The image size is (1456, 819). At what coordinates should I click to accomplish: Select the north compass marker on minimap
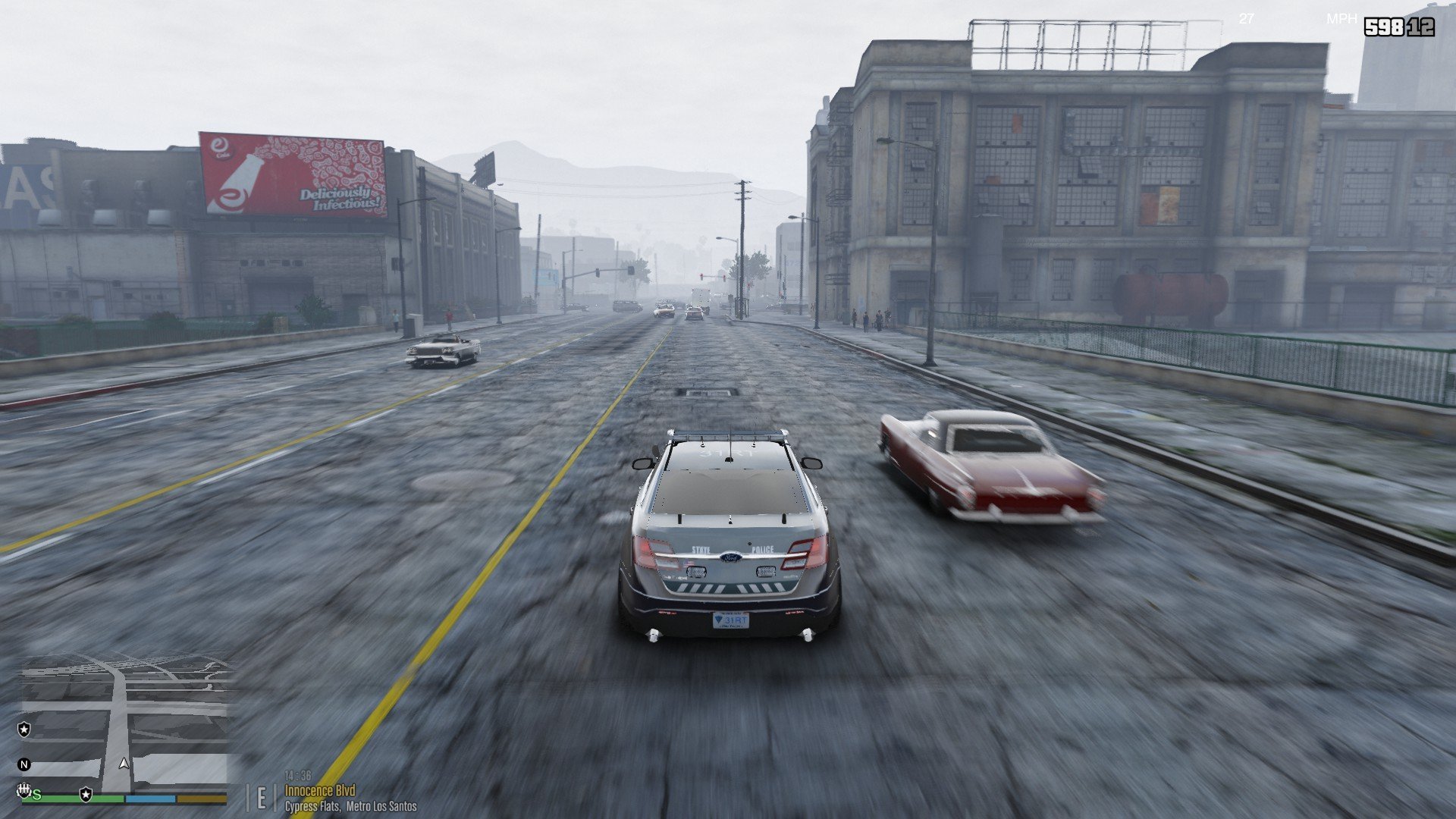pyautogui.click(x=24, y=764)
